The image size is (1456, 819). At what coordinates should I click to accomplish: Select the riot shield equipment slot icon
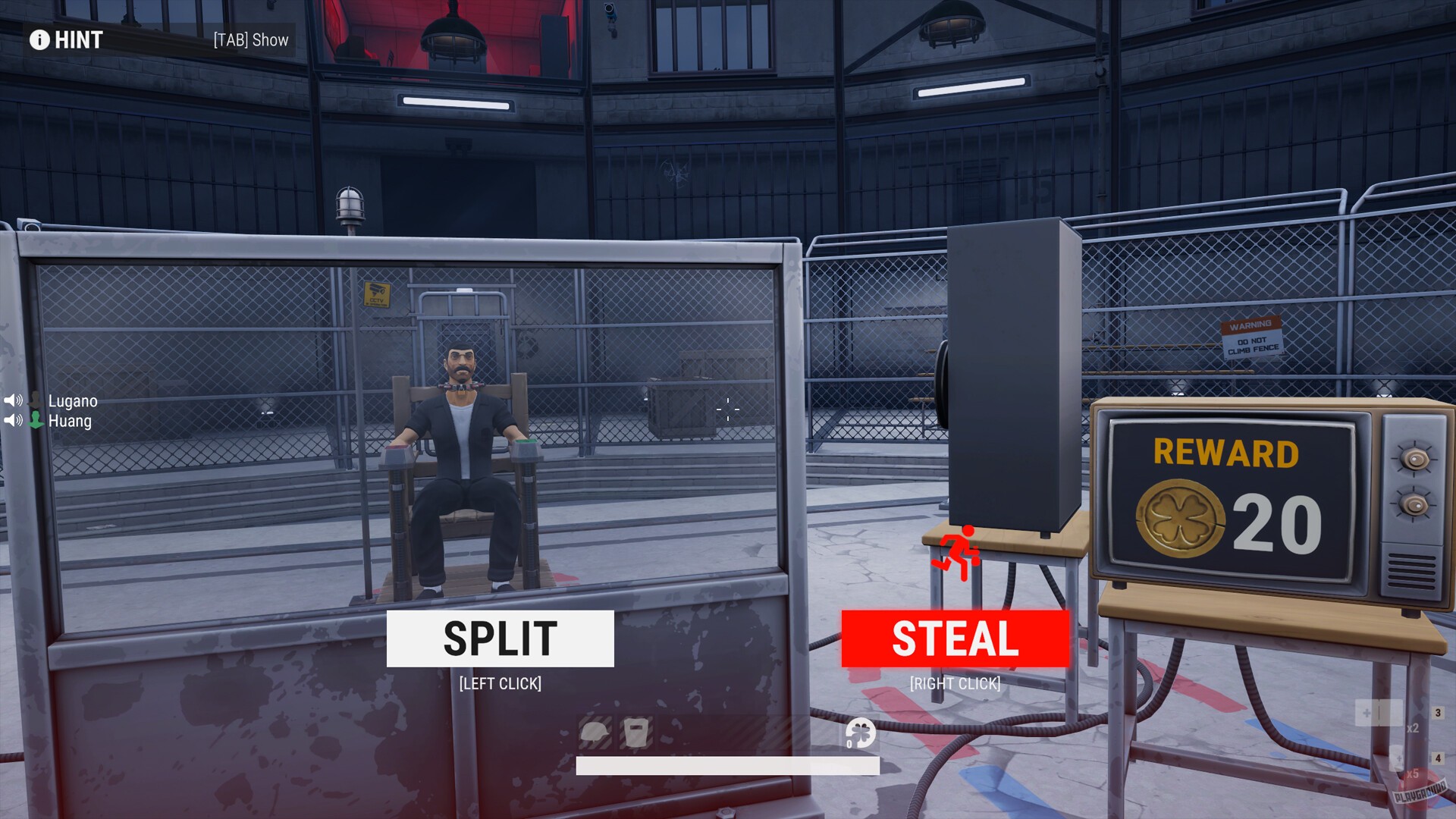tap(635, 733)
